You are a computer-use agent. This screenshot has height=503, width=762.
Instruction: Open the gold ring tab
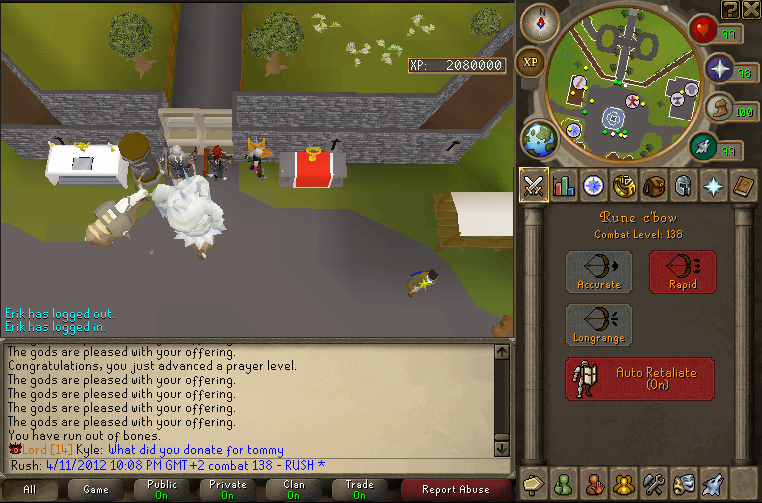(x=624, y=186)
